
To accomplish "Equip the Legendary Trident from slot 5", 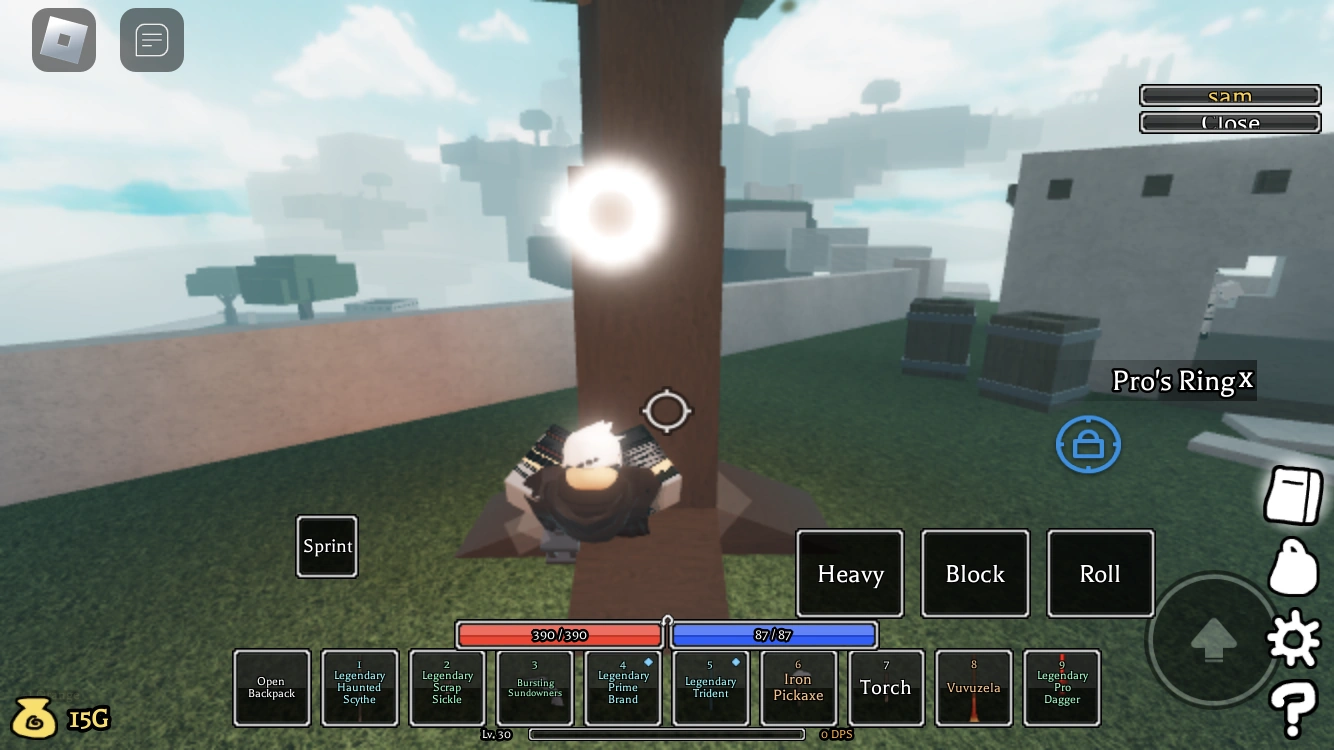I will (x=710, y=687).
